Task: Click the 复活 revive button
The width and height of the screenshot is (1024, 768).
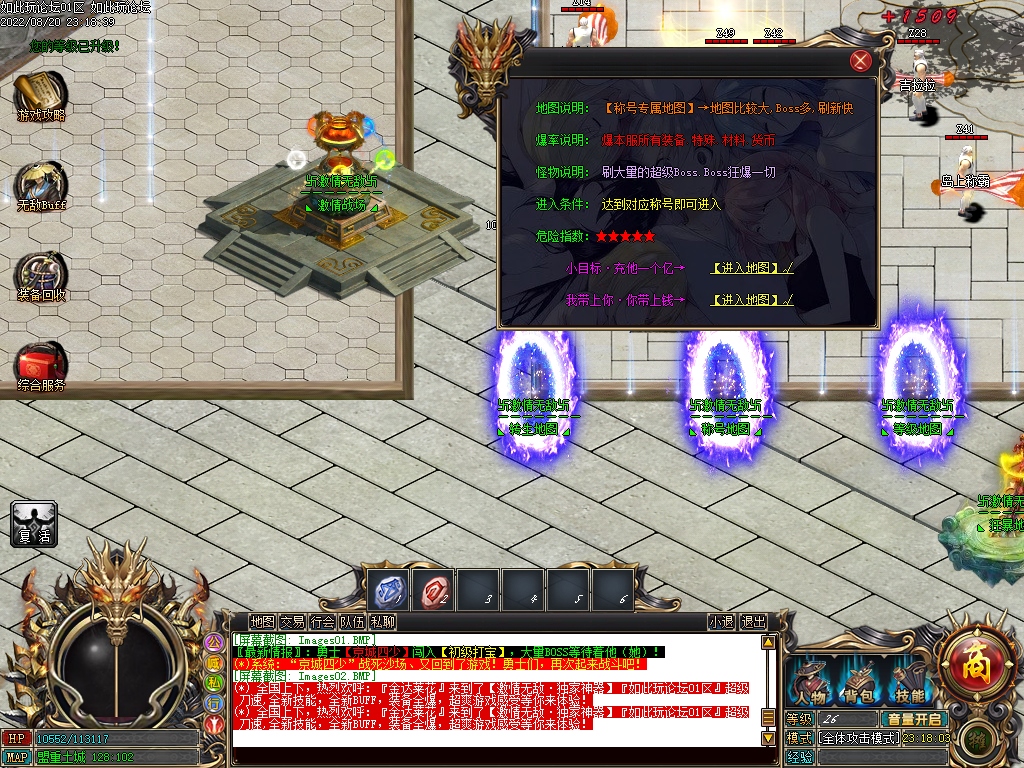Action: pos(33,523)
